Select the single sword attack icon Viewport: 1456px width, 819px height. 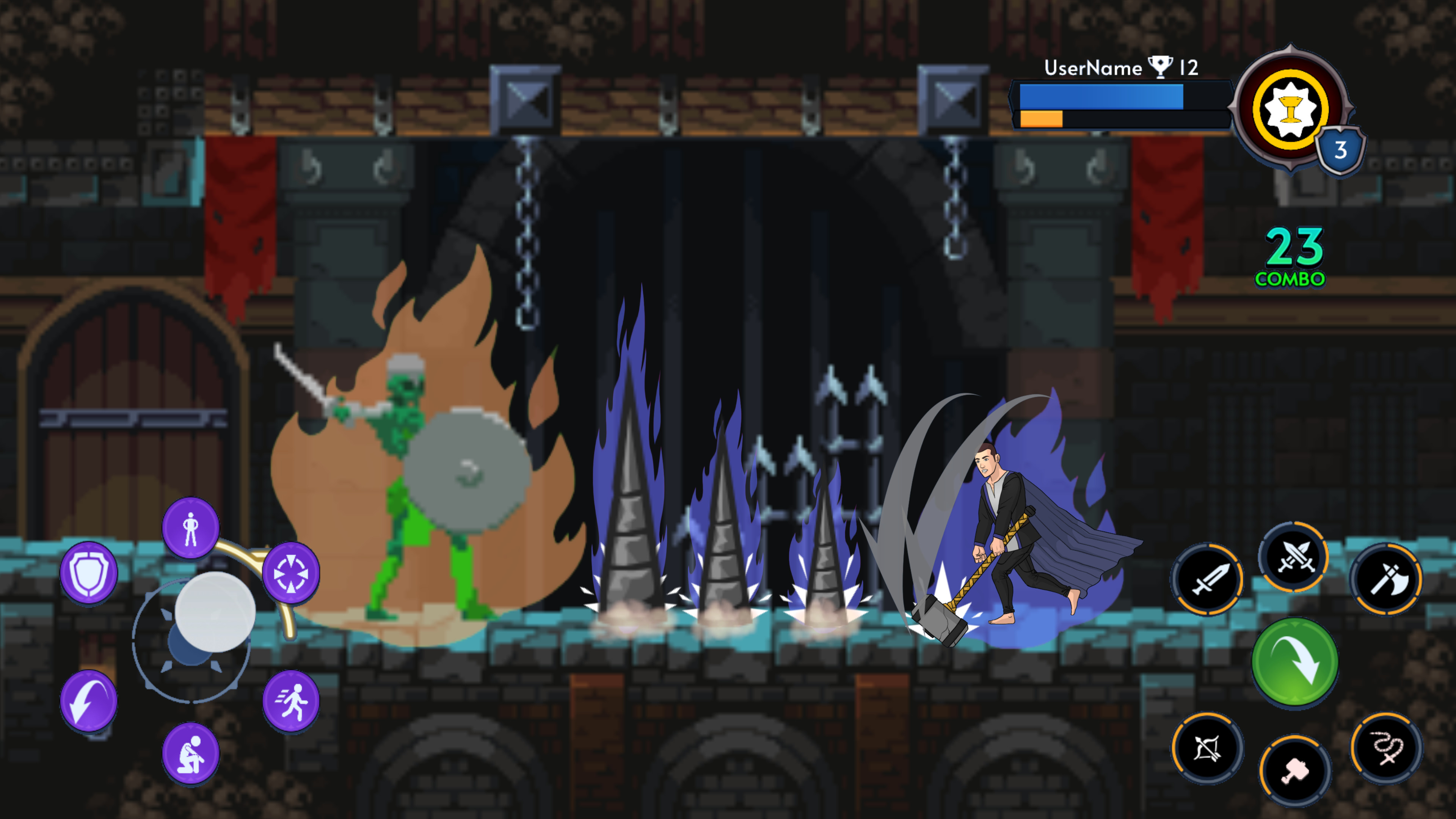tap(1207, 580)
